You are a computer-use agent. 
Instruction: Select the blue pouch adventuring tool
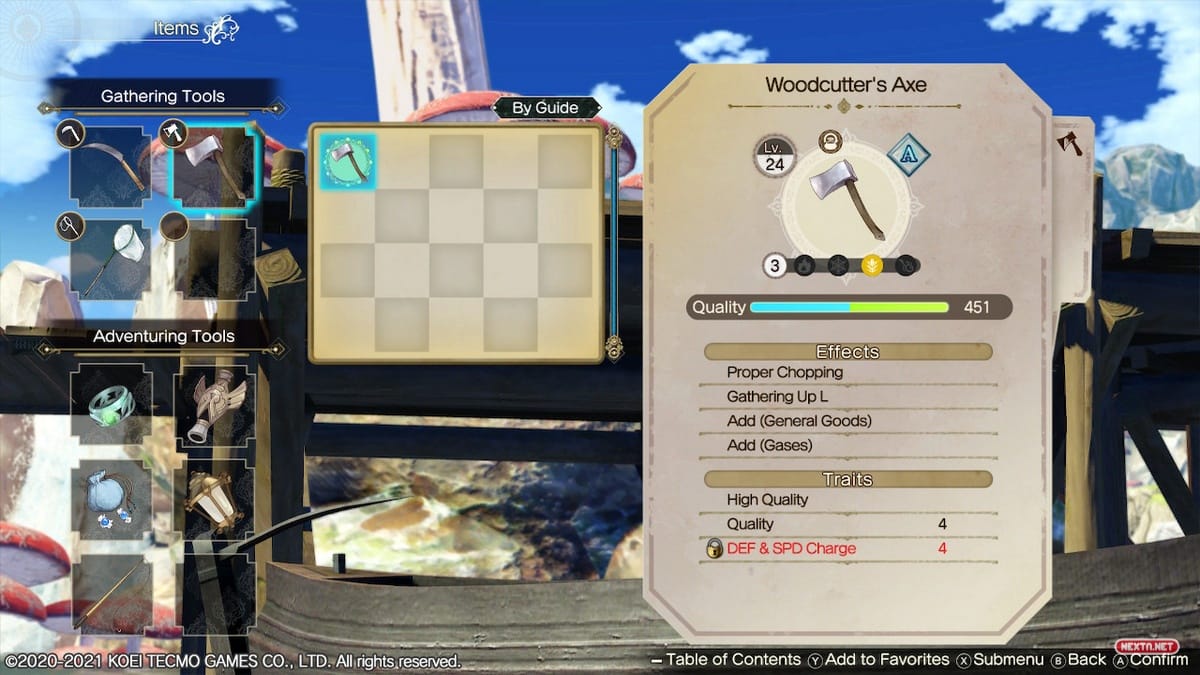click(x=112, y=498)
